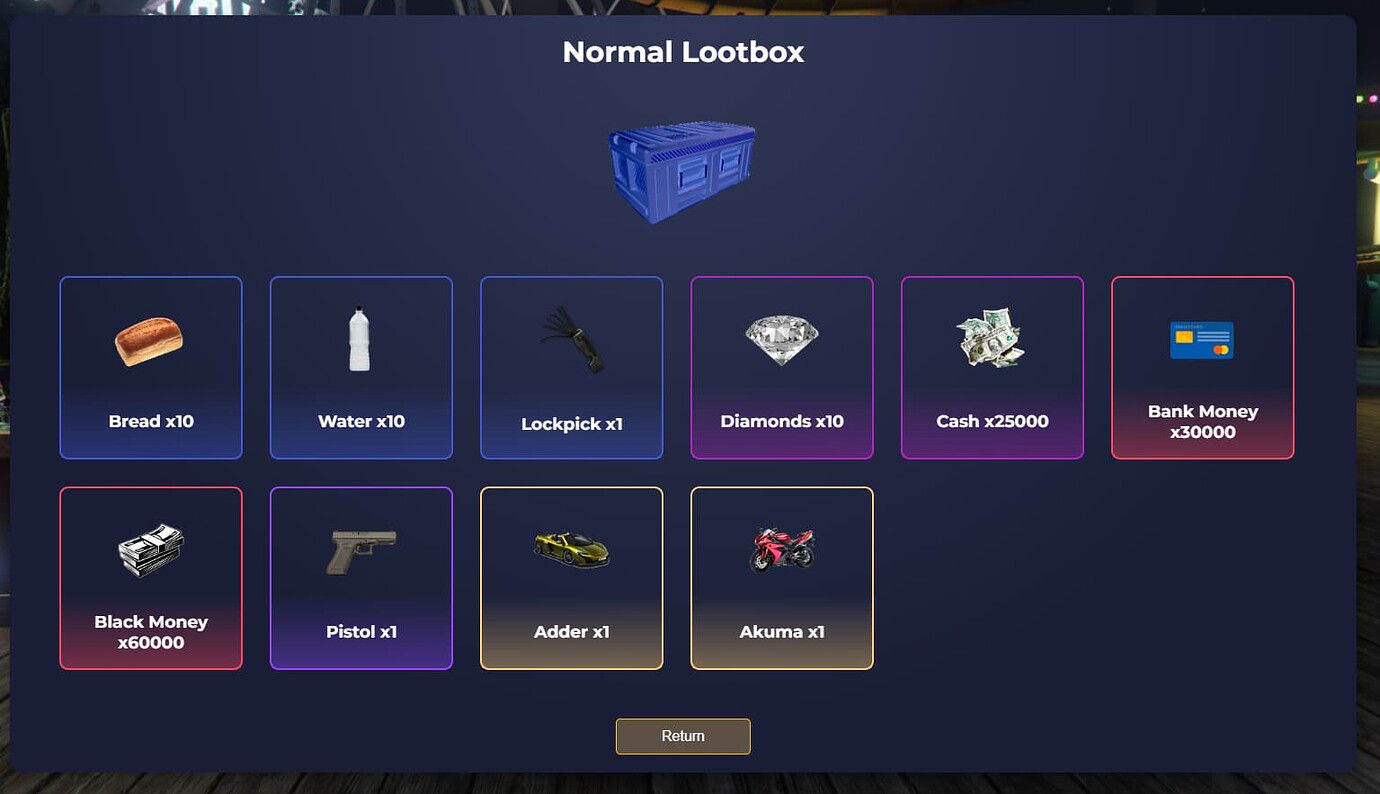Click the Bread x10 item icon
The width and height of the screenshot is (1380, 794).
[x=150, y=339]
